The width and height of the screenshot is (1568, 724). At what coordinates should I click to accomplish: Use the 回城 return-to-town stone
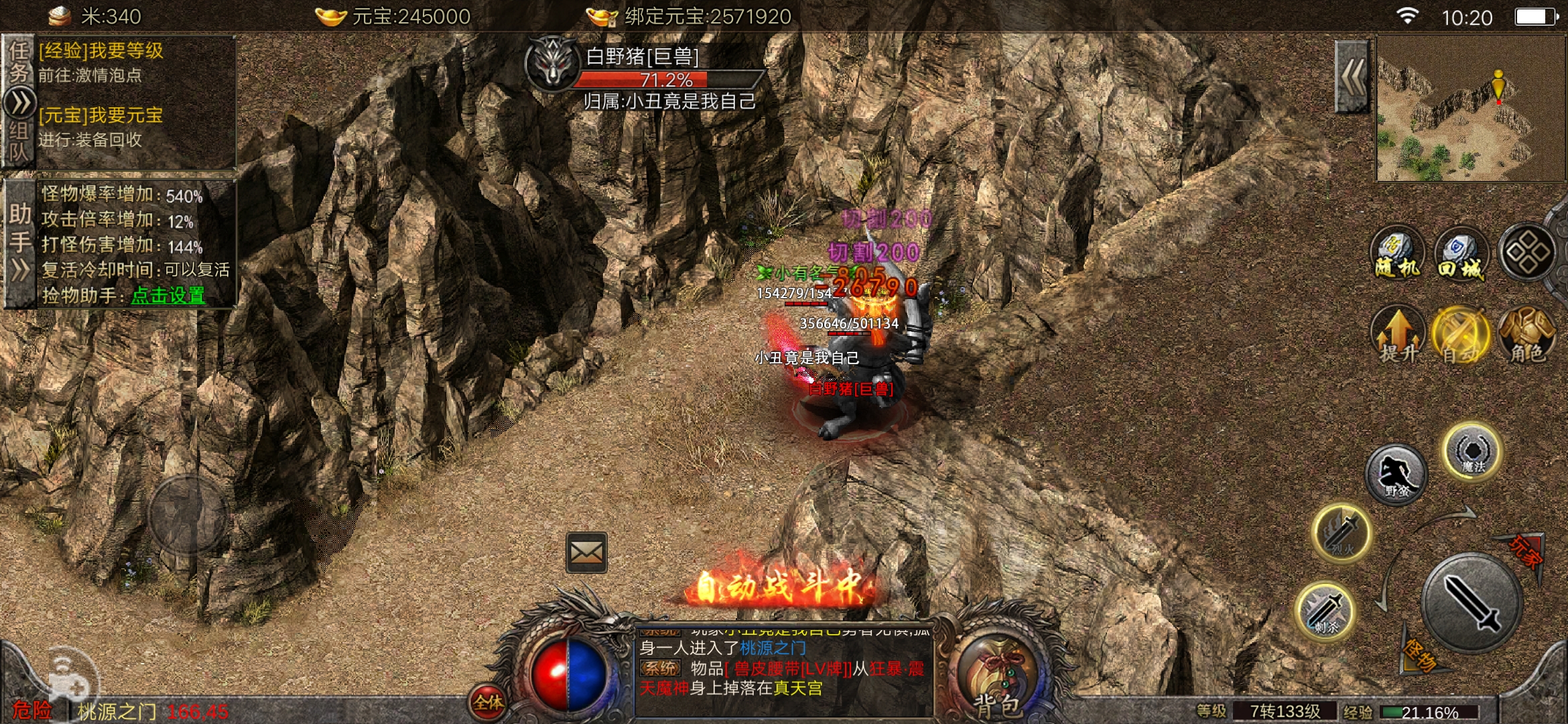[1461, 253]
